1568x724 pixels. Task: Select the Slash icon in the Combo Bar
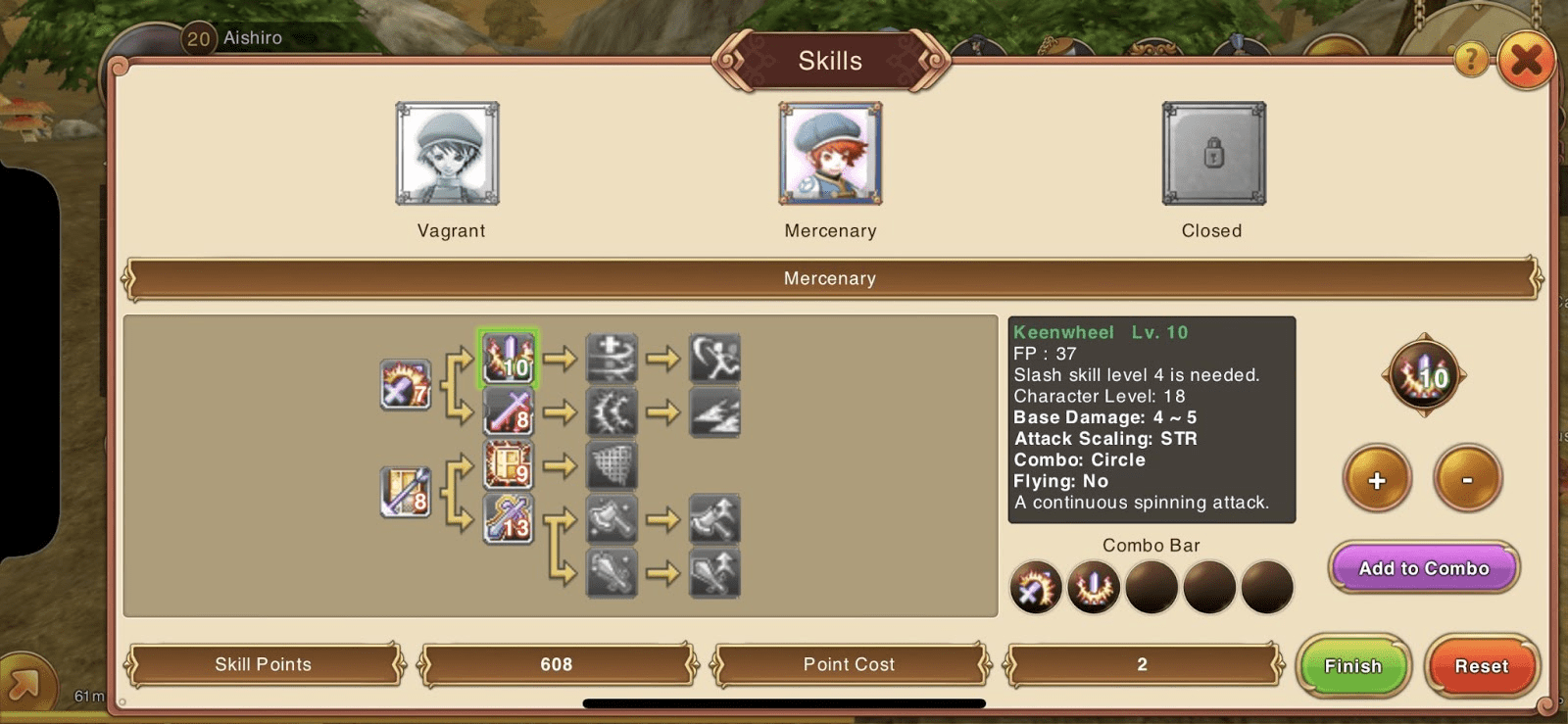[1036, 585]
